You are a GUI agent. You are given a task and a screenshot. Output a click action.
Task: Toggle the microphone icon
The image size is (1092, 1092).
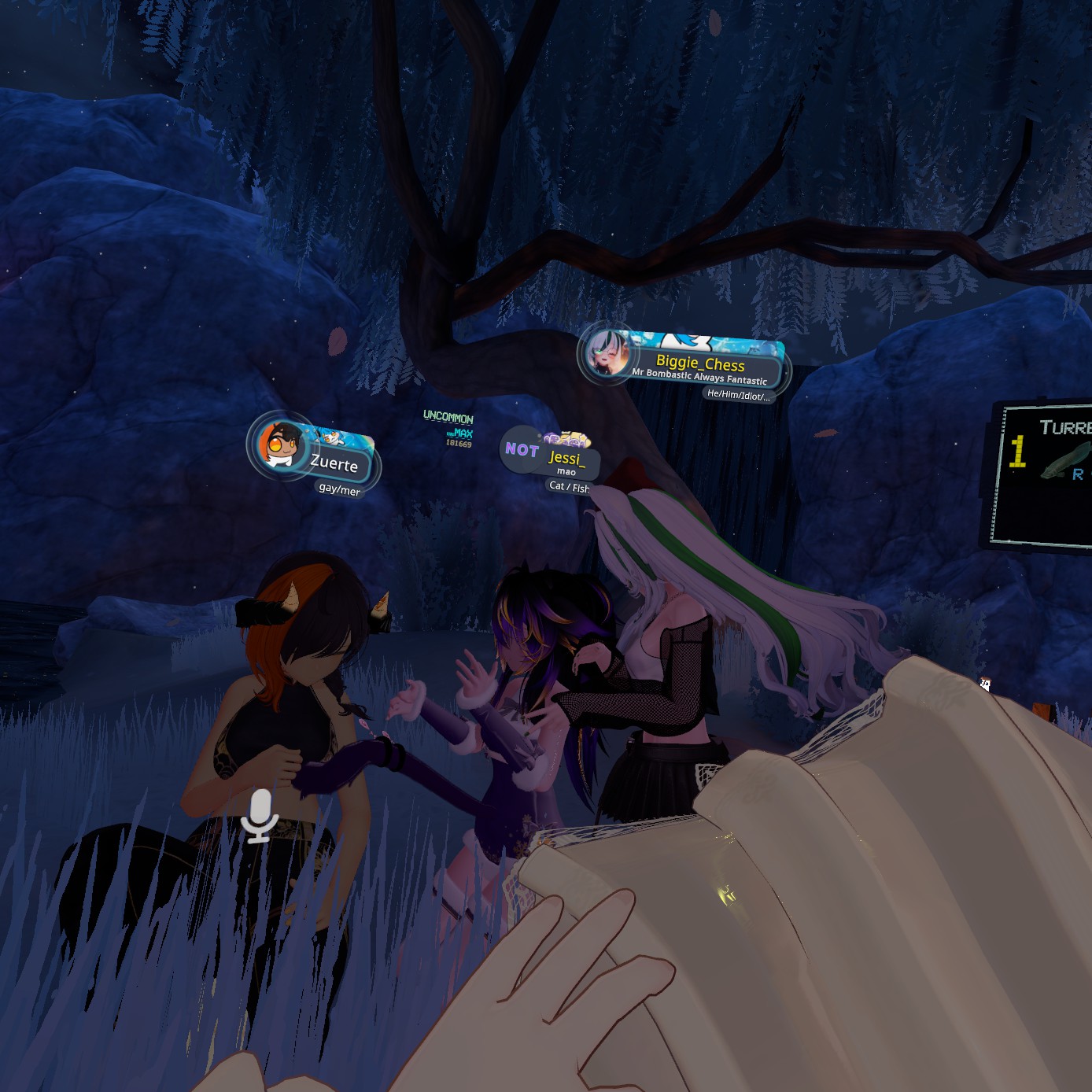click(x=259, y=816)
